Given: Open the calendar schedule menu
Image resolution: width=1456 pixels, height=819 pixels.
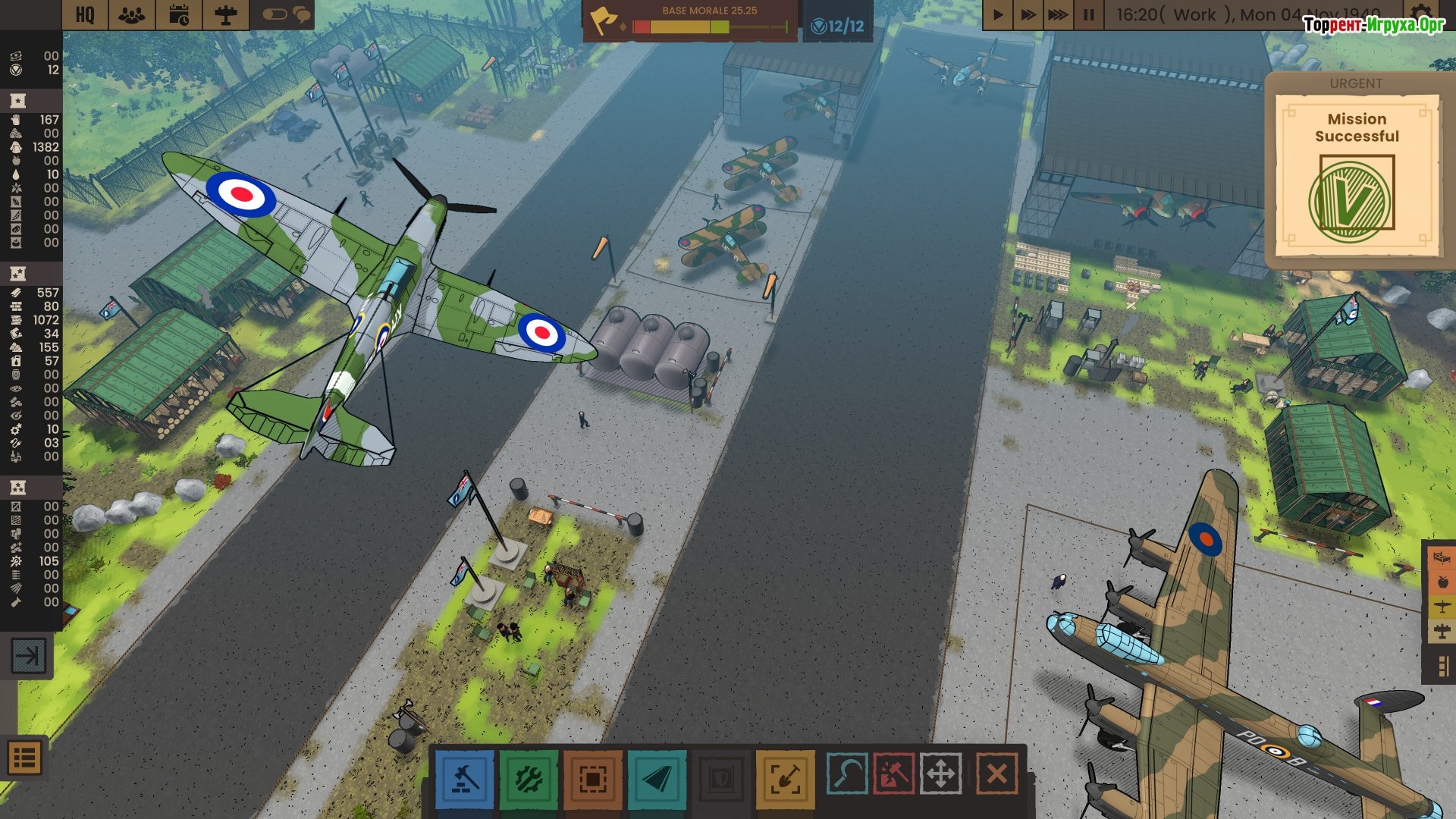Looking at the screenshot, I should tap(179, 14).
